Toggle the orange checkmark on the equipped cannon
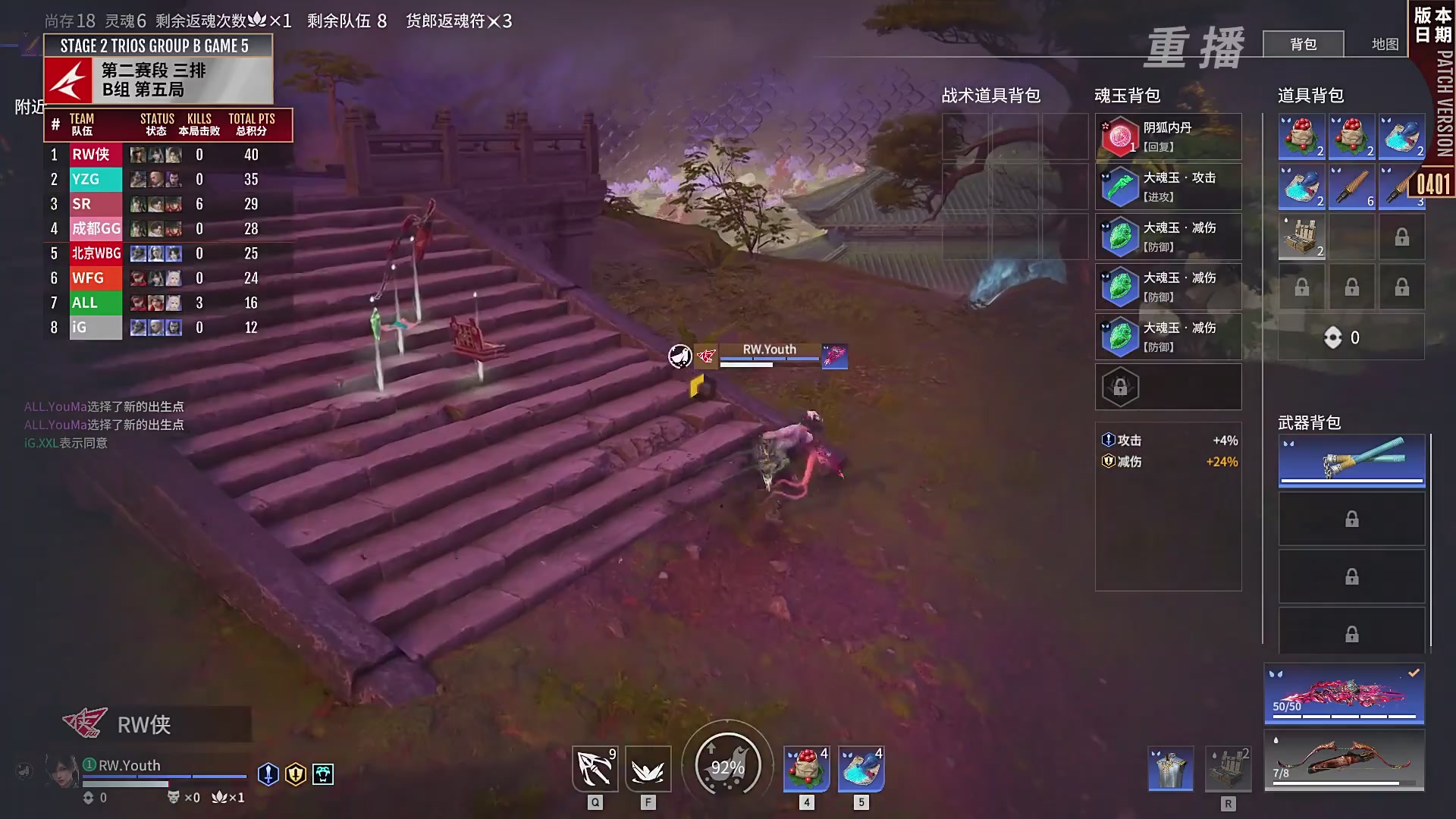1456x819 pixels. click(x=1413, y=671)
